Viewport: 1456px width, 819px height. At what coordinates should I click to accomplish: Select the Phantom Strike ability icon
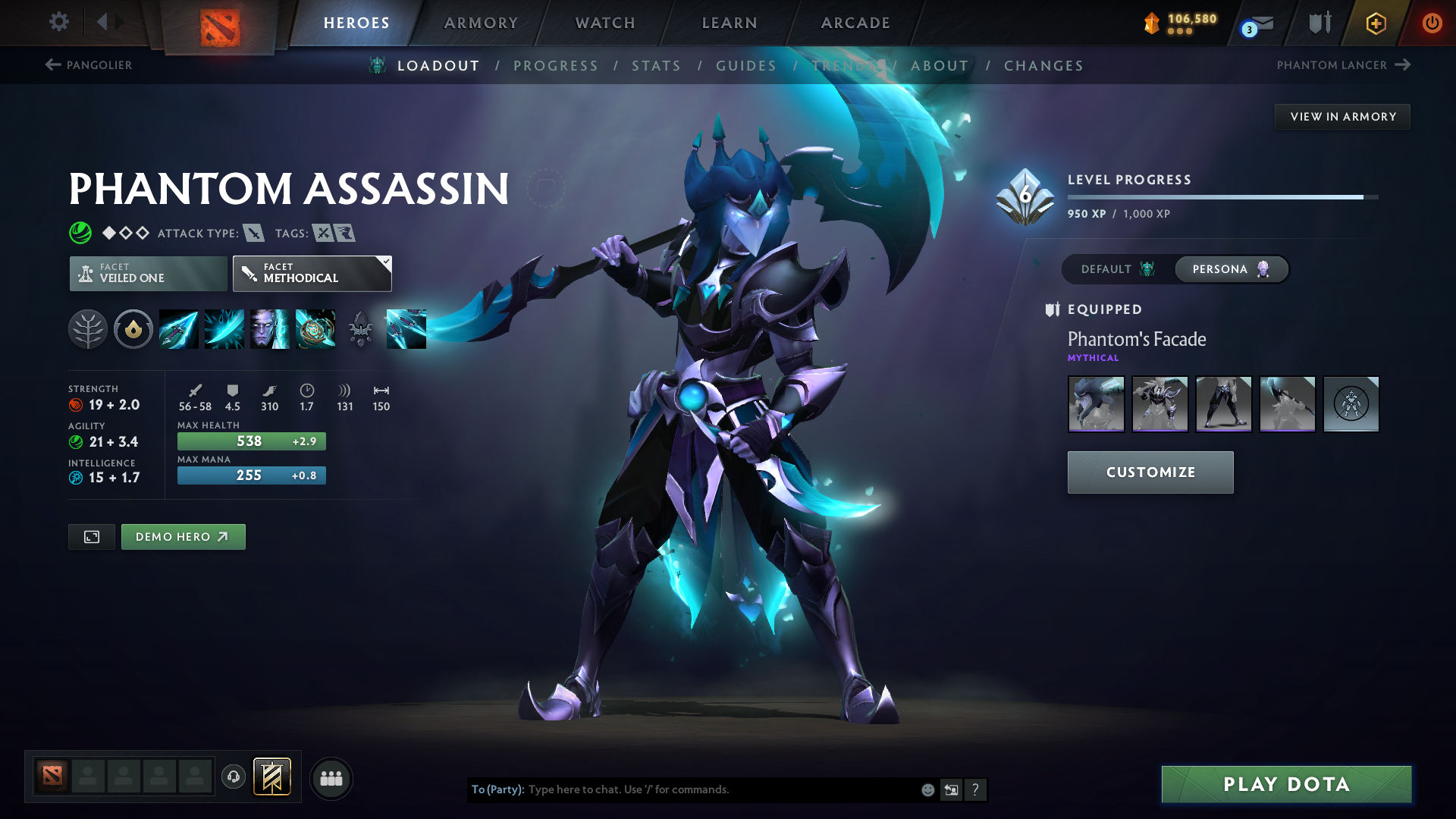pyautogui.click(x=224, y=329)
